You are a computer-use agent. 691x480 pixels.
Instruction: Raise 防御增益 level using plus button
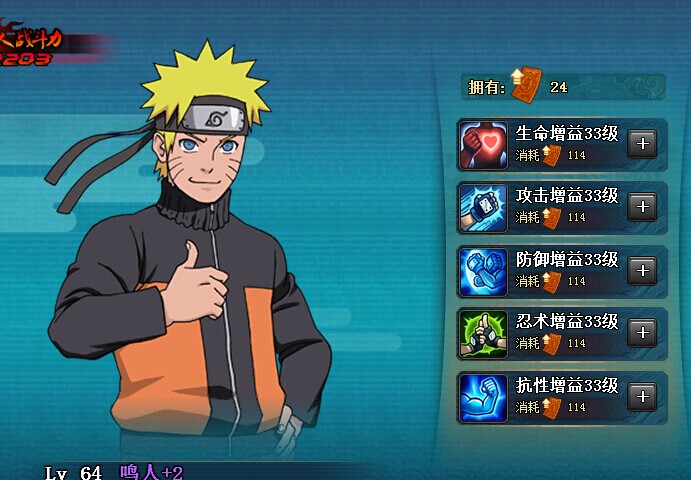click(x=642, y=270)
